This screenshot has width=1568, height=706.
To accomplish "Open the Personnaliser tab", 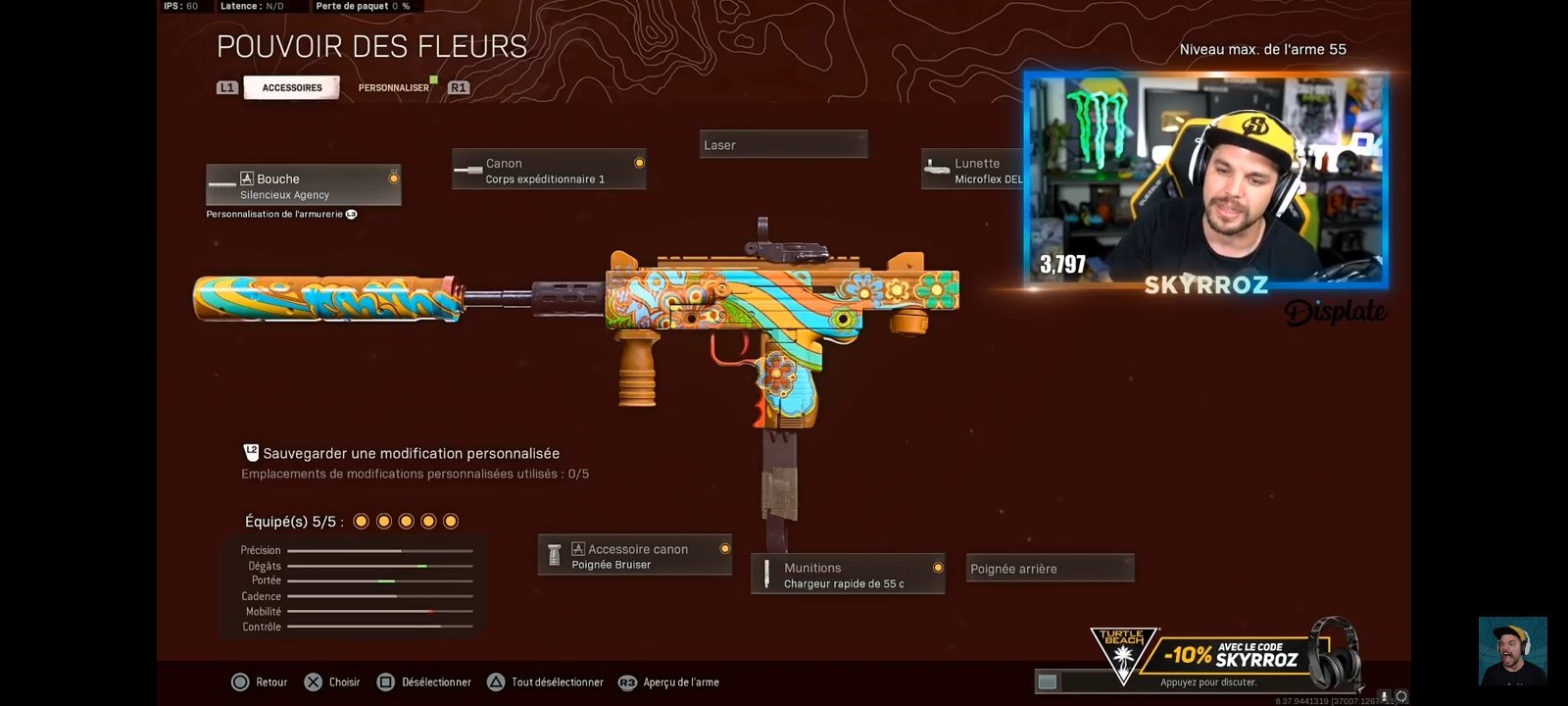I will 395,87.
